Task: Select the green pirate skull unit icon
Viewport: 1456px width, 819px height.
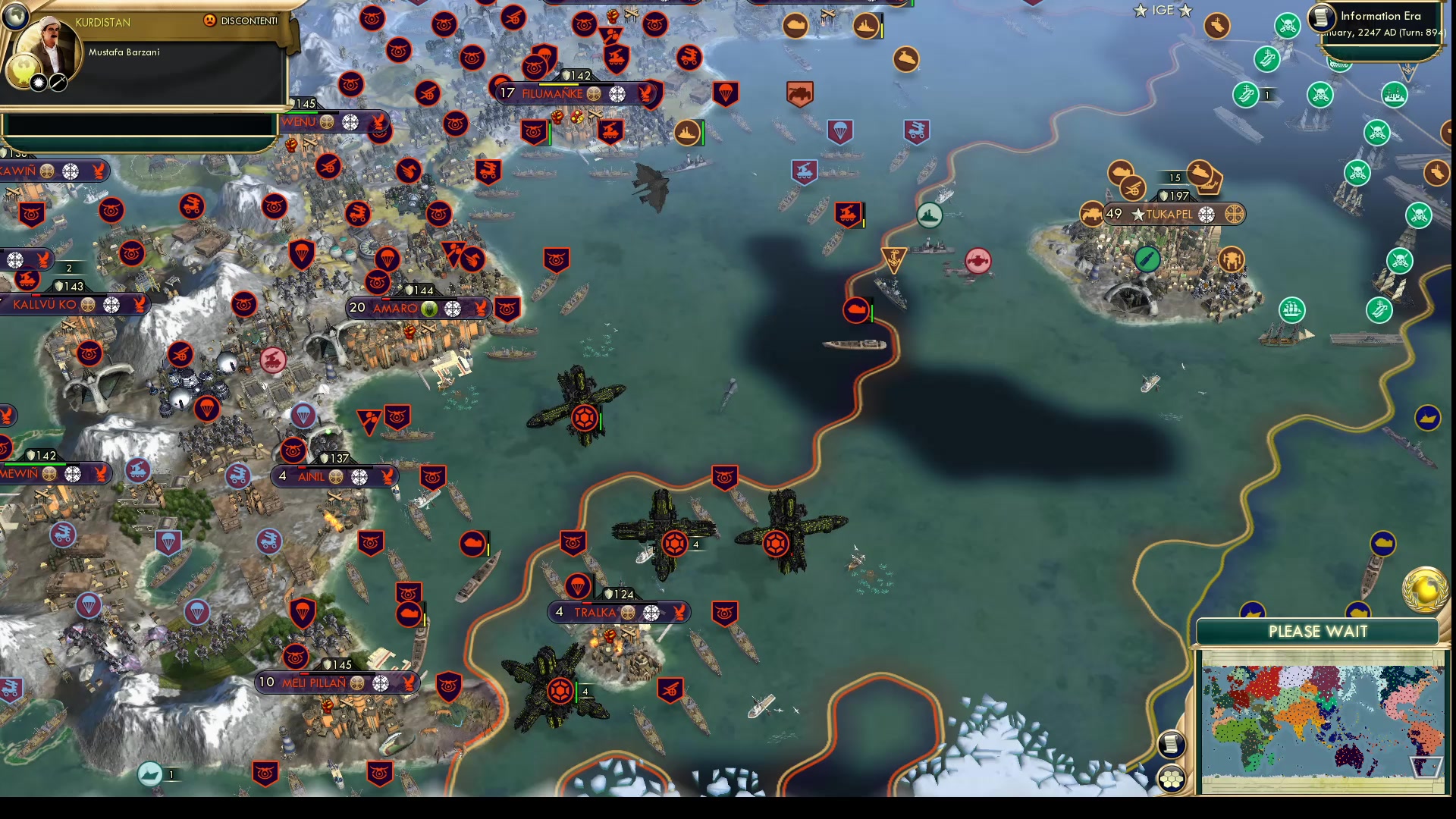Action: pos(1288,26)
